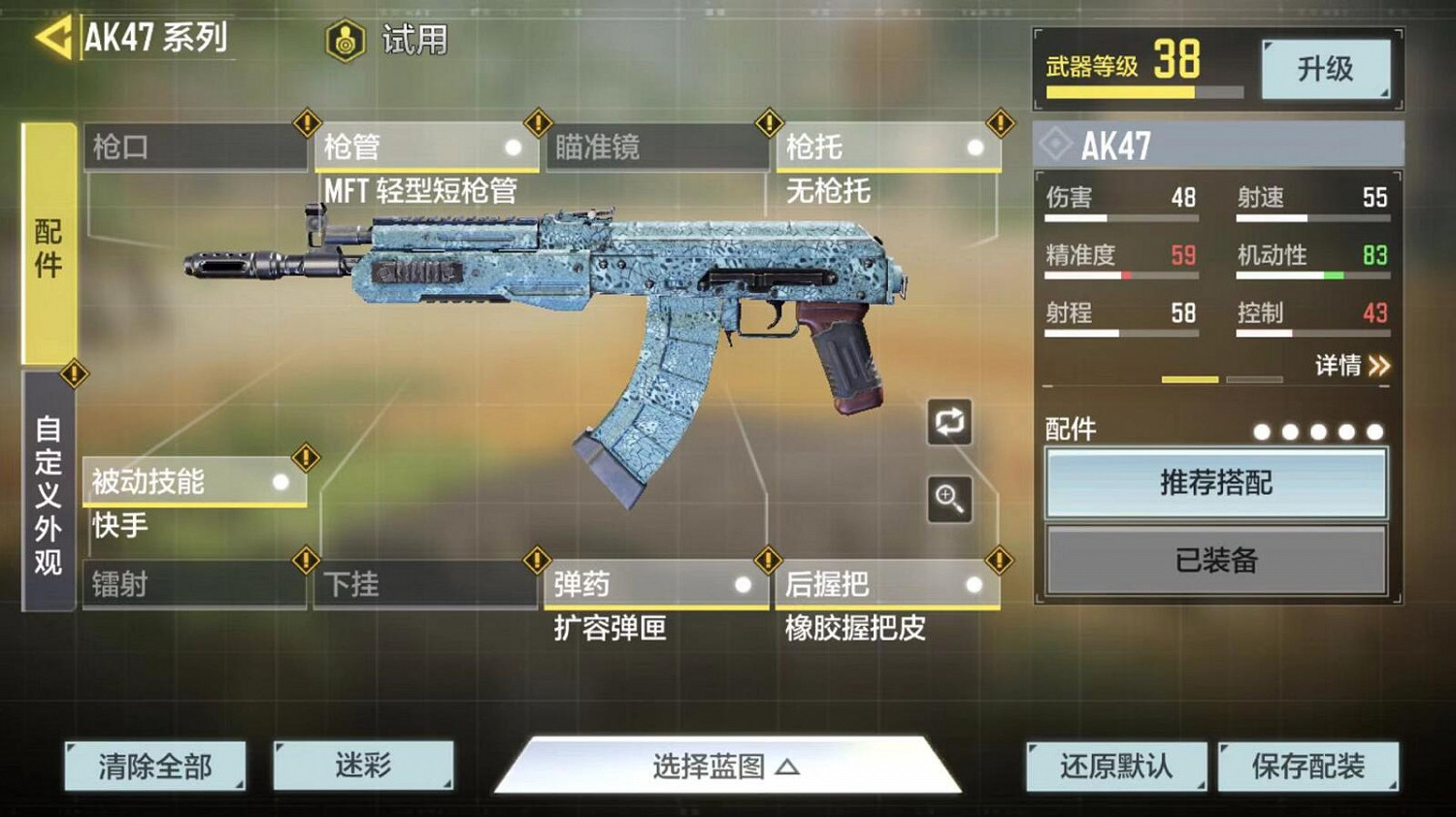1456x817 pixels.
Task: Click the 试用 trial coin icon
Action: (345, 41)
